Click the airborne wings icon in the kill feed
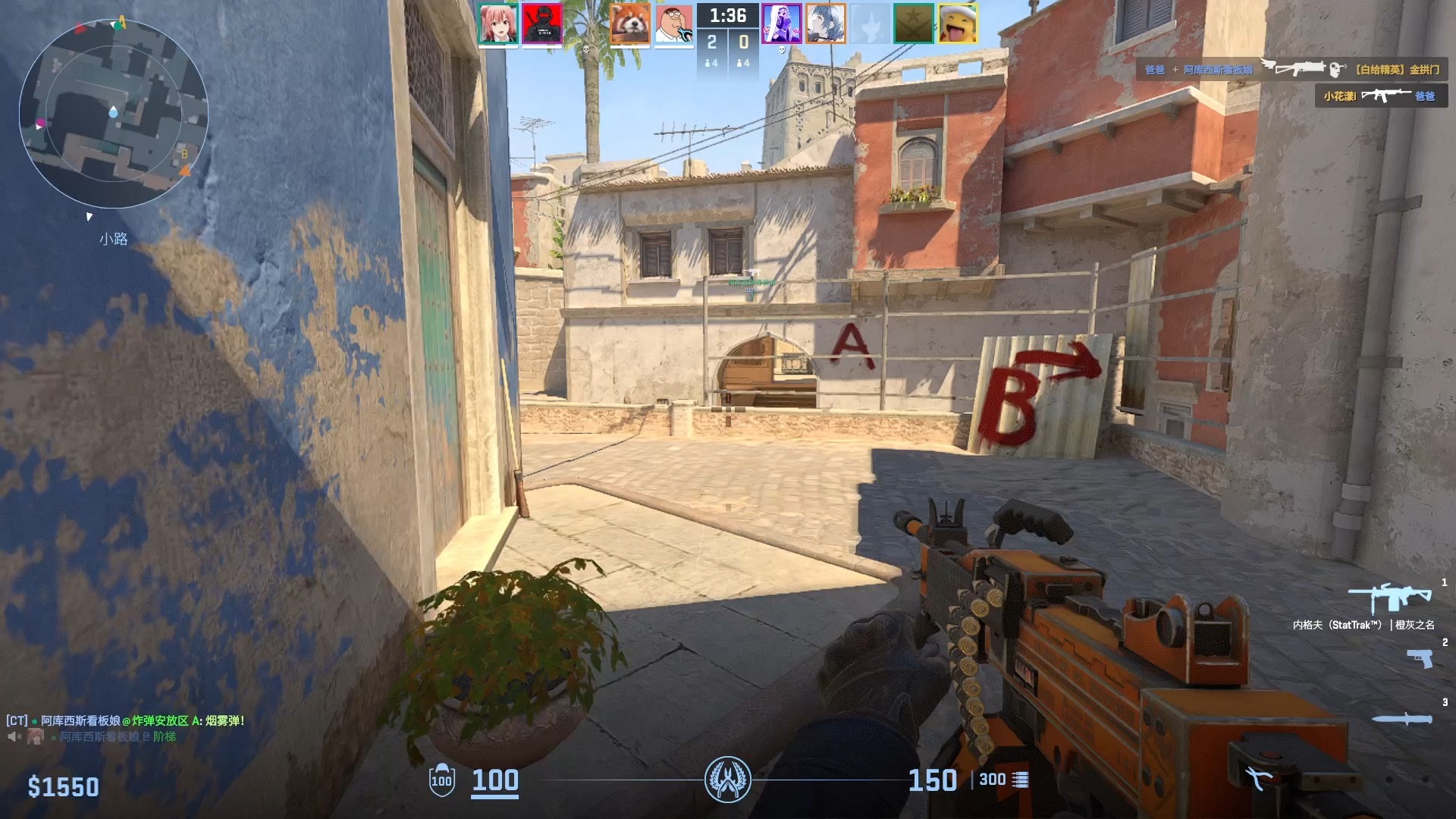Viewport: 1456px width, 819px height. coord(1268,64)
